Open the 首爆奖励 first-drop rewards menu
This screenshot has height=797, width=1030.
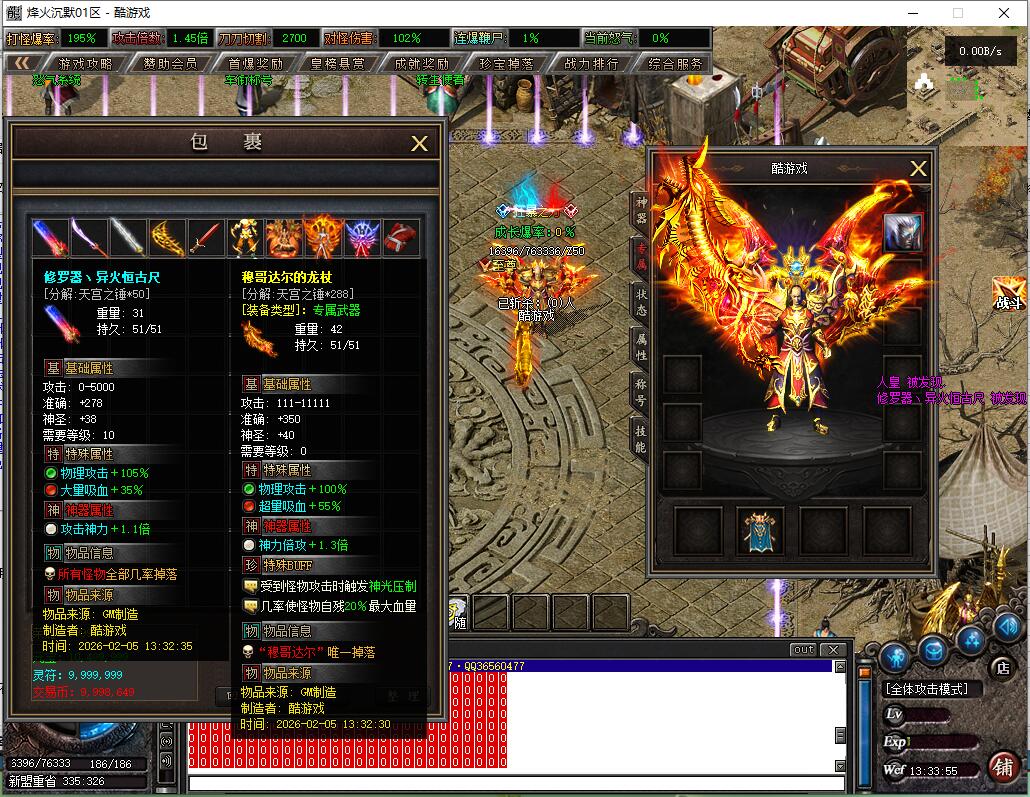point(254,63)
